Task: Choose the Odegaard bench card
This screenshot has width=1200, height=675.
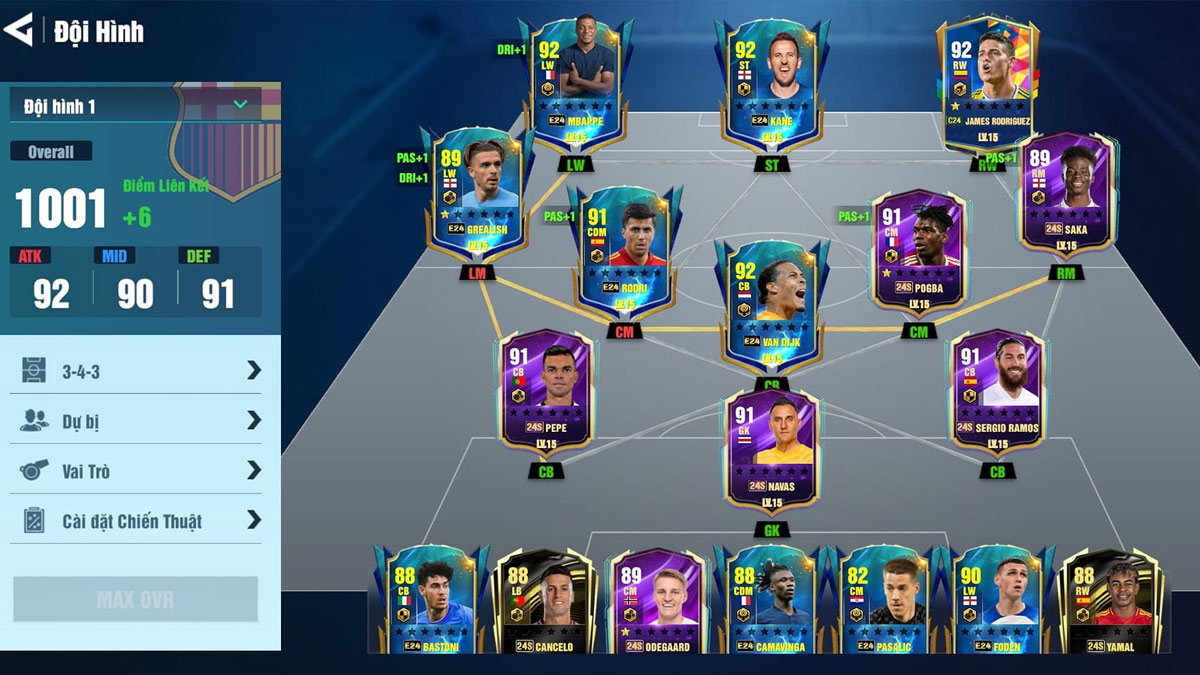Action: 657,600
